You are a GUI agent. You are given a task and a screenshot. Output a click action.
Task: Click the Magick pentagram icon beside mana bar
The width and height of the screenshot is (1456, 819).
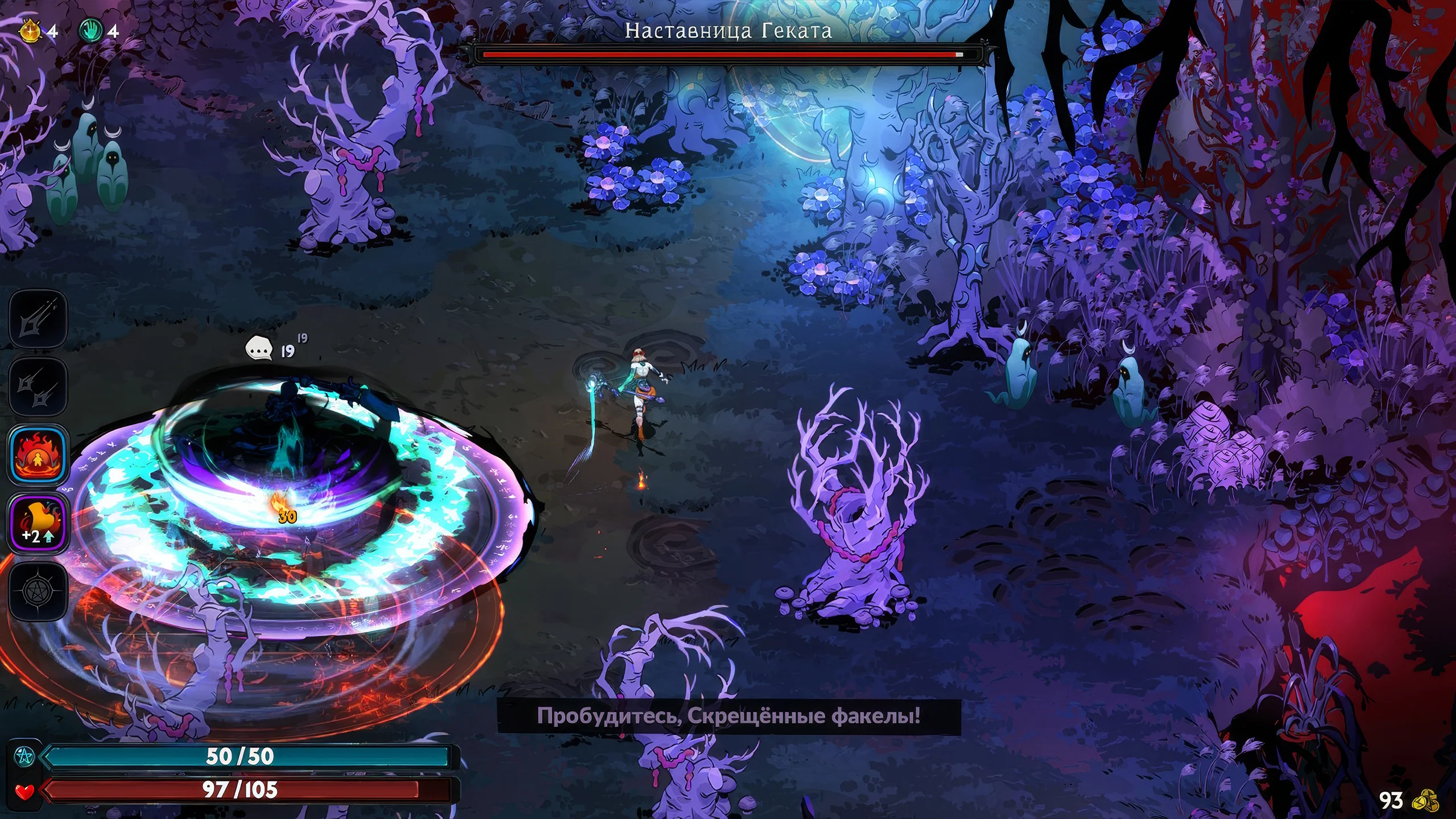(26, 756)
